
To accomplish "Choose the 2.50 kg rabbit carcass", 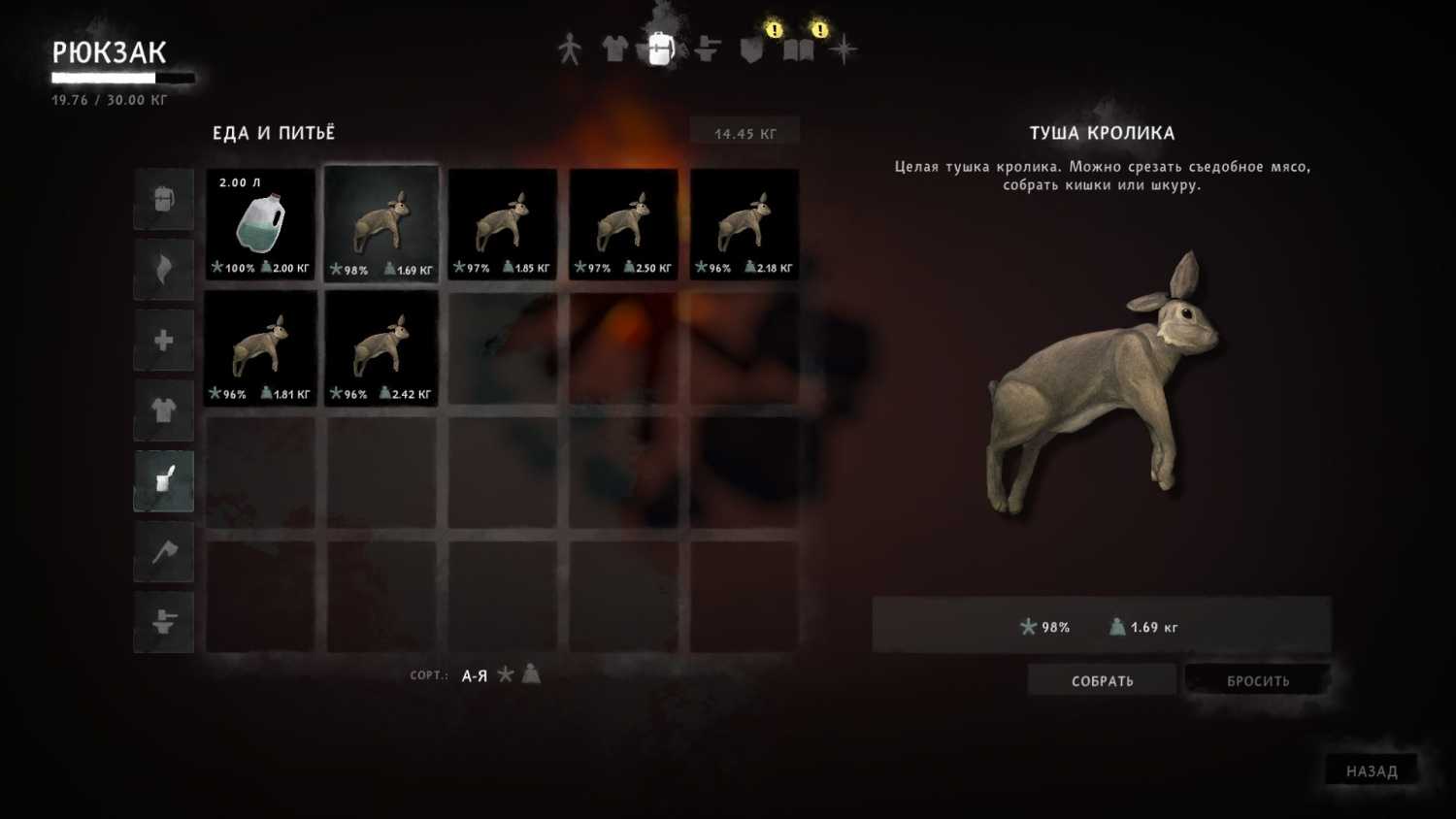I will coord(623,224).
